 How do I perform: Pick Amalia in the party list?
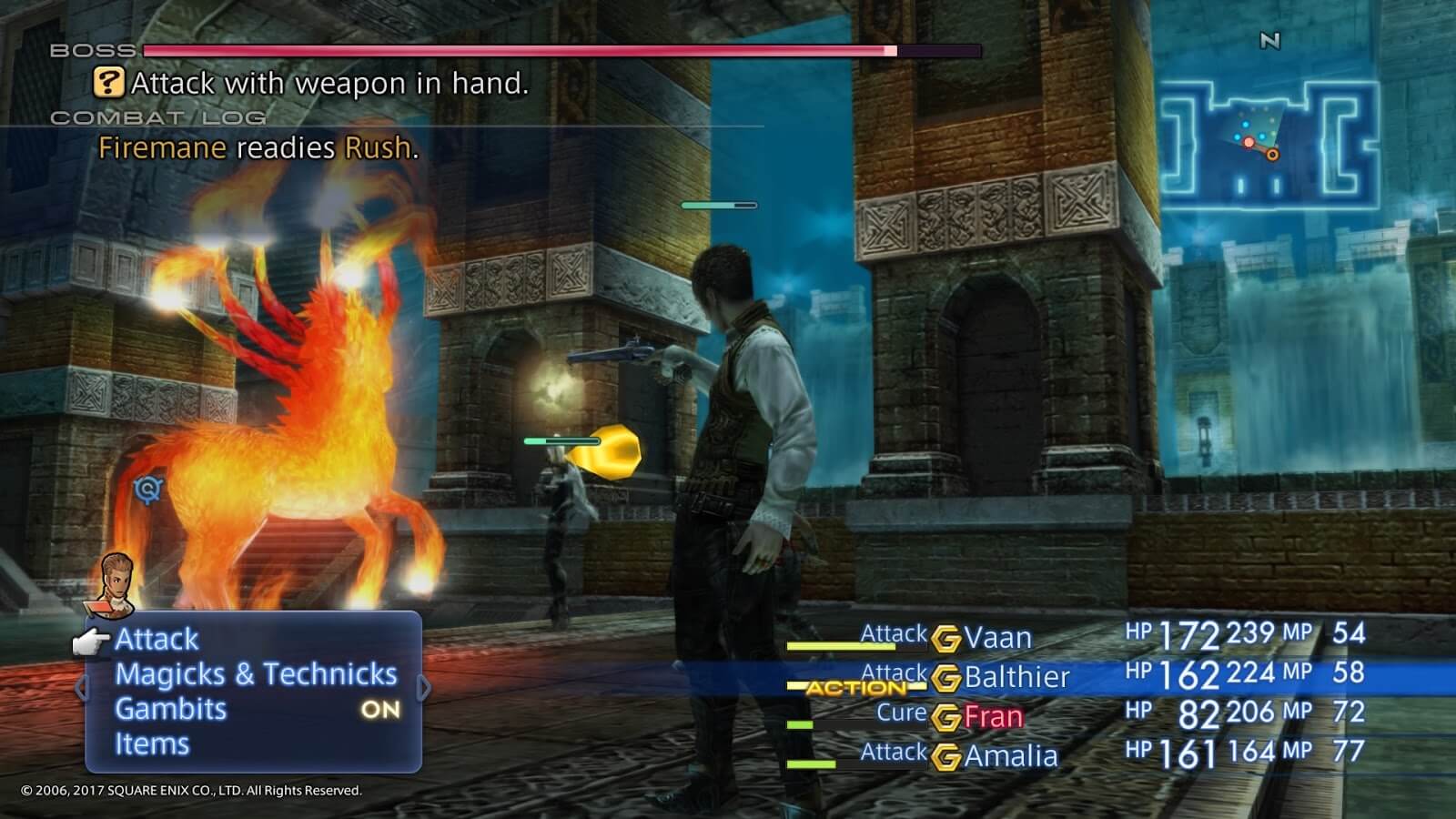1010,756
